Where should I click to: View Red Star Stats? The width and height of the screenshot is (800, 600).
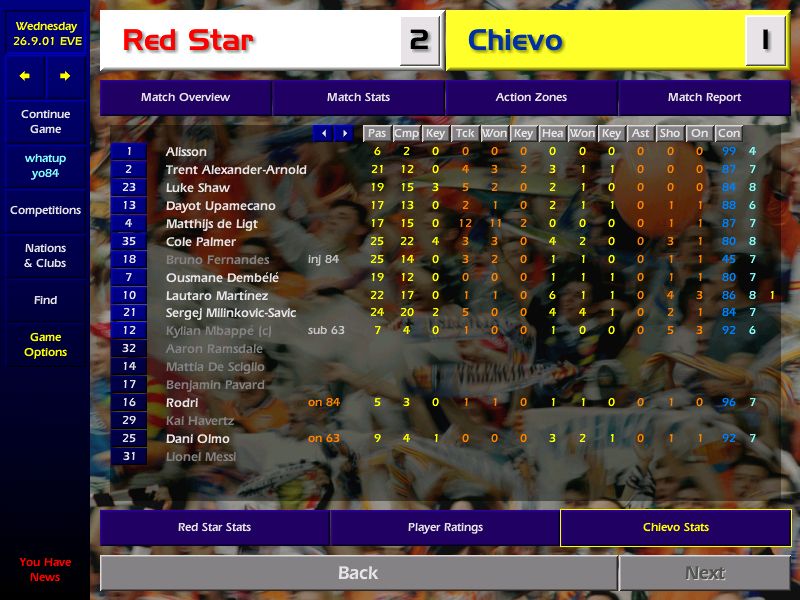[214, 527]
